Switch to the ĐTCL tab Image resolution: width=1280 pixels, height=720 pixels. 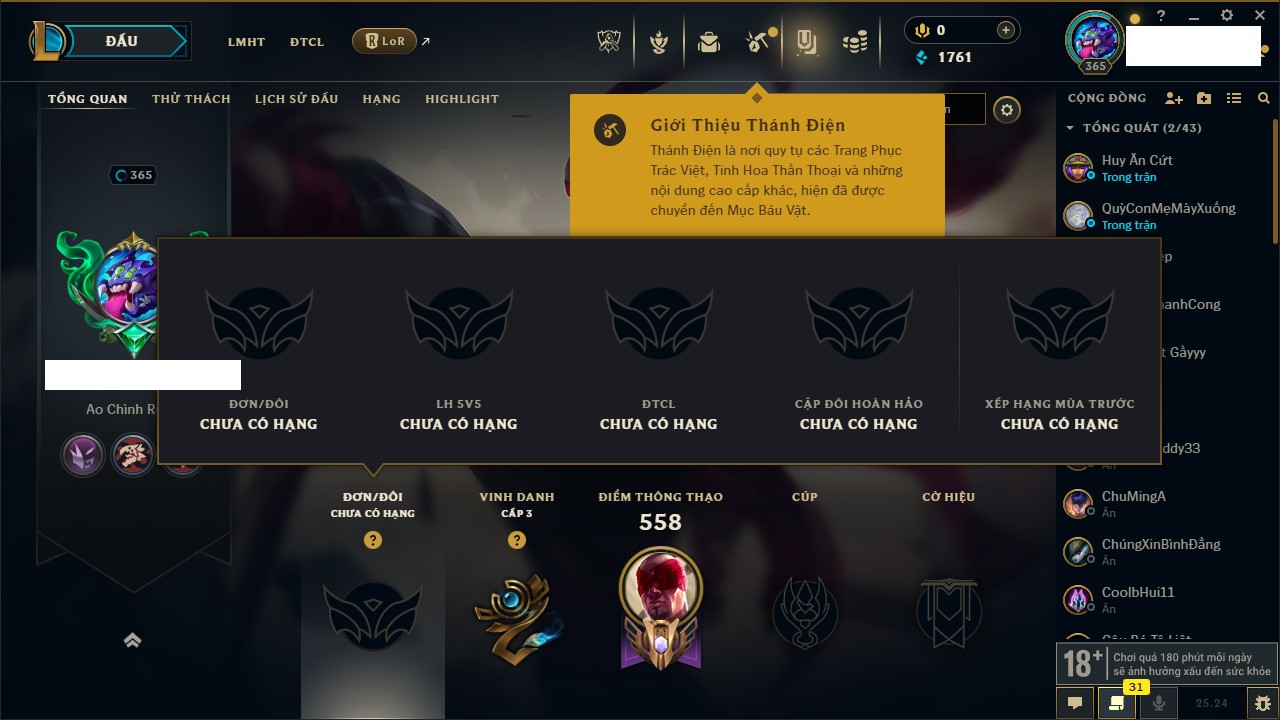point(307,42)
